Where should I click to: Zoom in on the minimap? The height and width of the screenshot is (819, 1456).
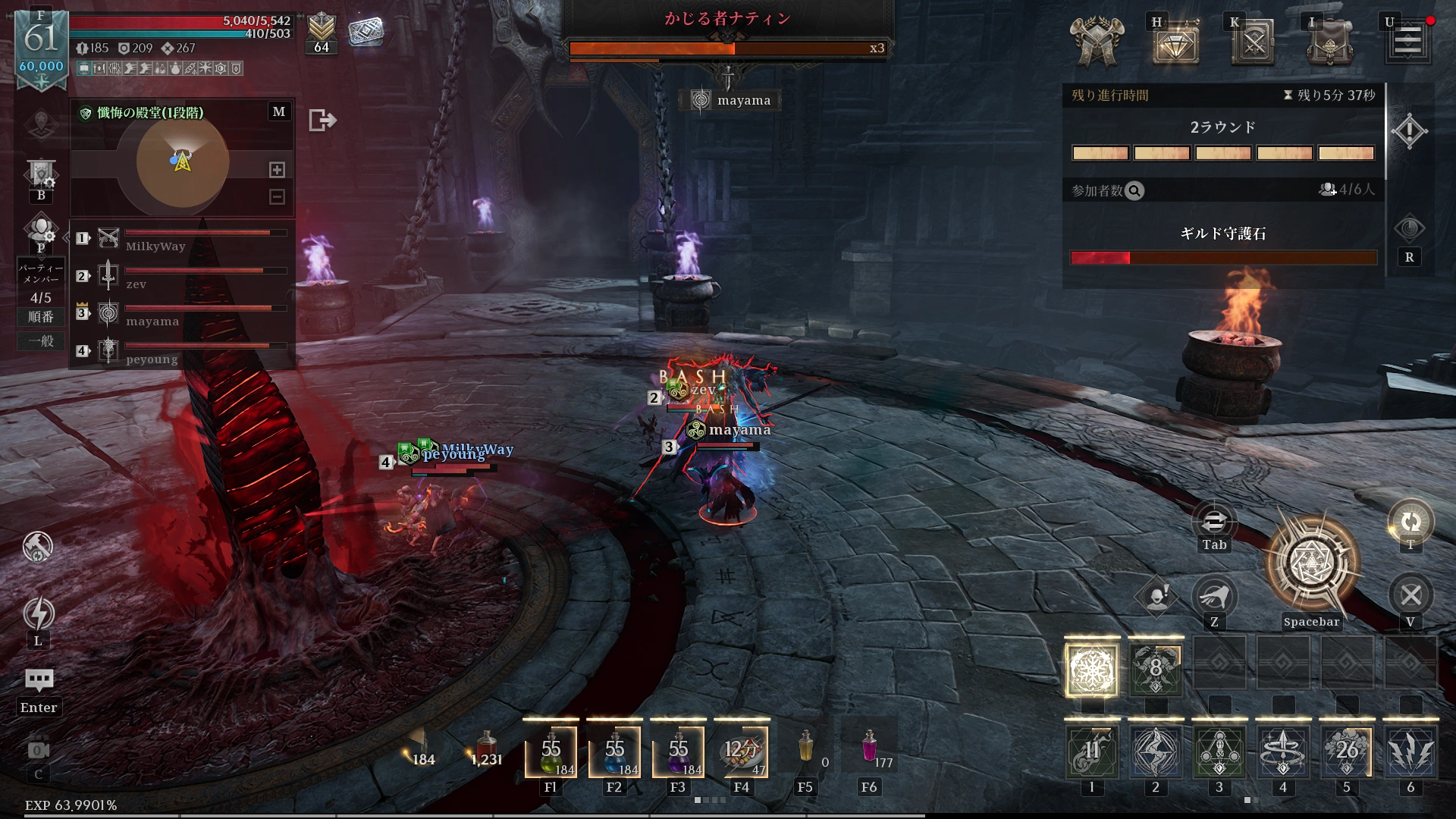[278, 170]
